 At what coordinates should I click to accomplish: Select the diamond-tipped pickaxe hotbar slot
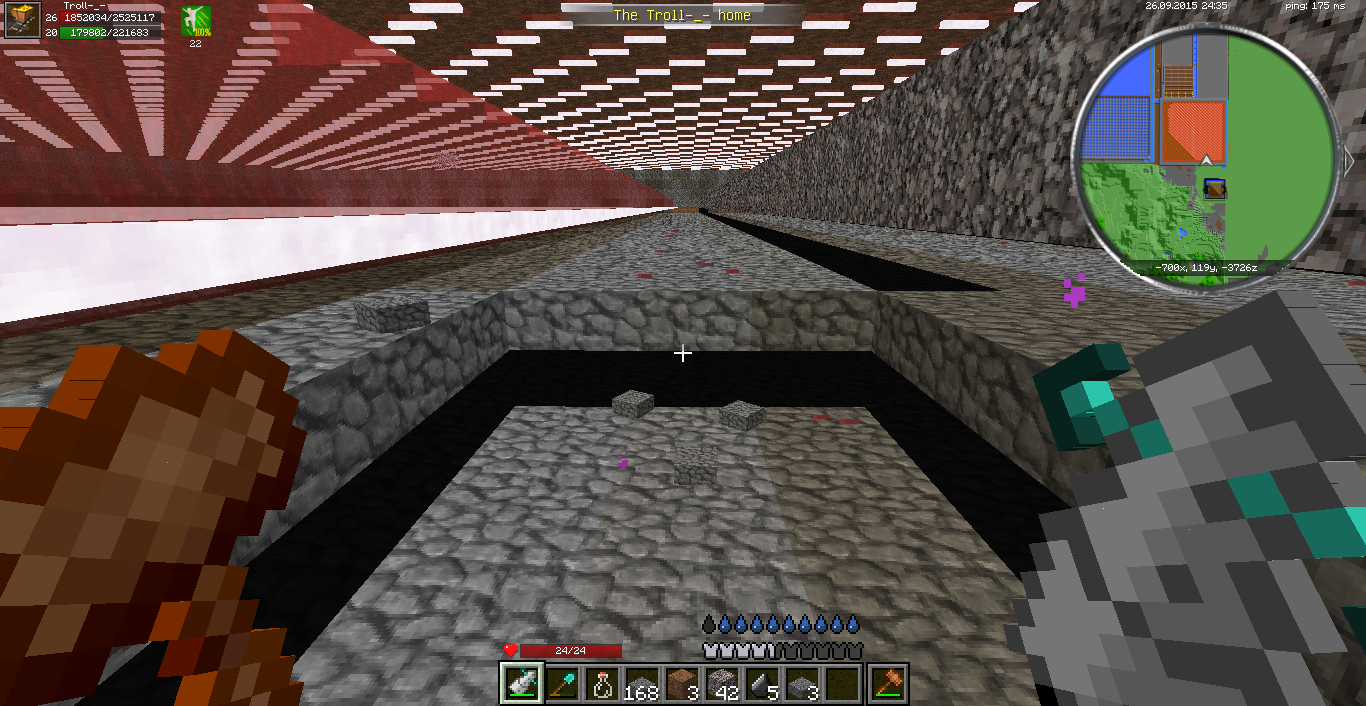coord(520,683)
